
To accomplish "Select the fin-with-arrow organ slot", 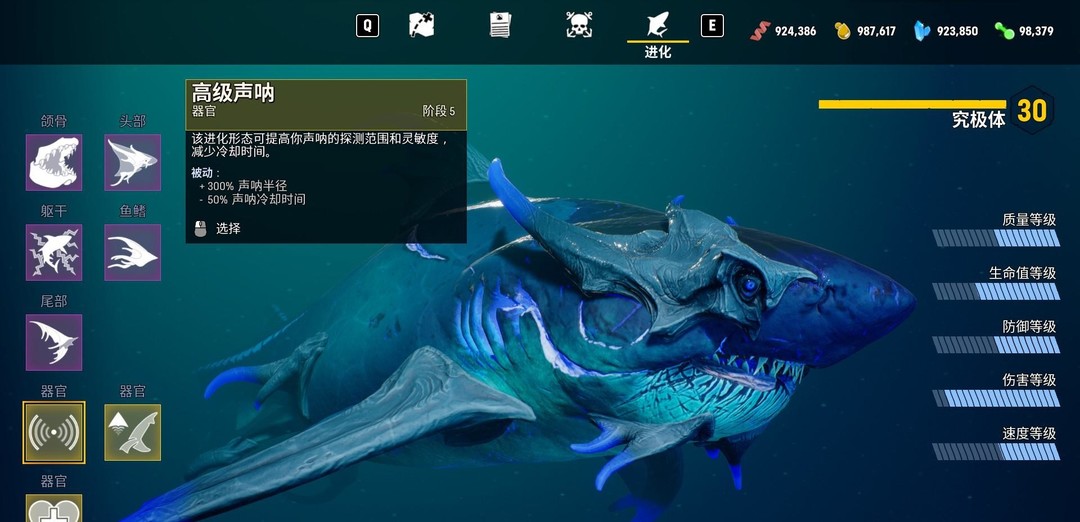I will [132, 432].
